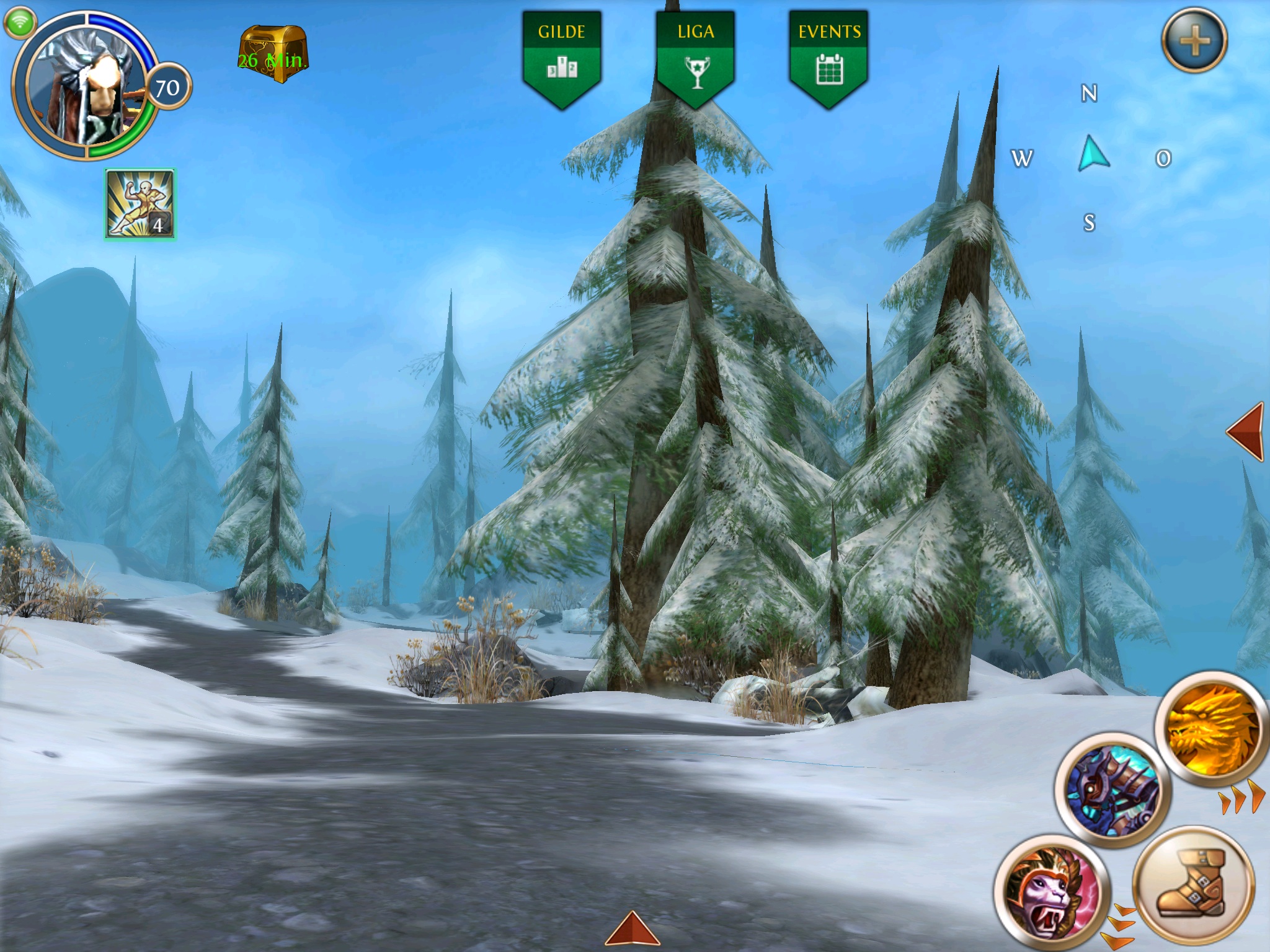Tap the golden plus button

[1194, 41]
